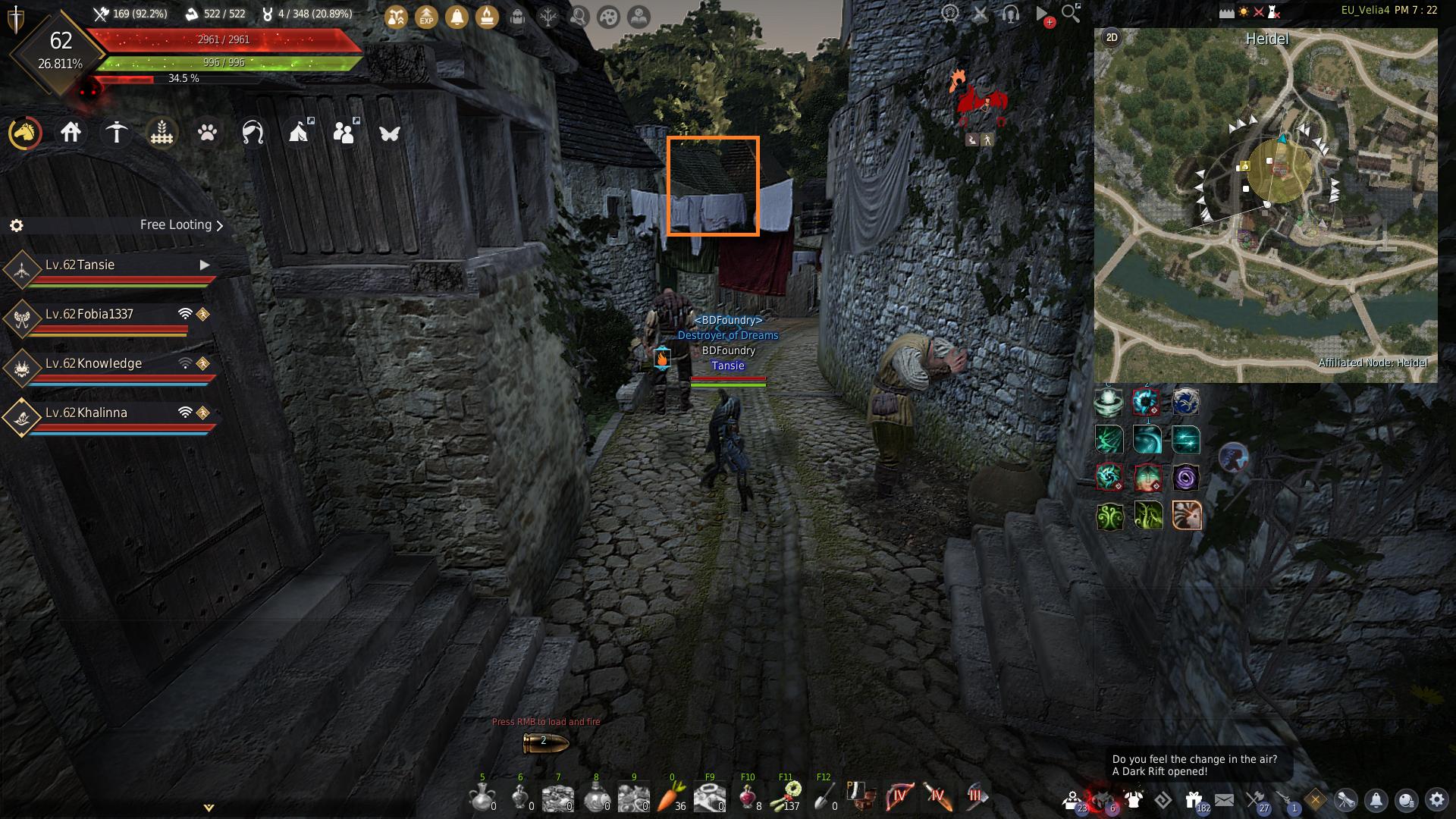Open the residence list house icon
The image size is (1456, 819).
point(71,133)
